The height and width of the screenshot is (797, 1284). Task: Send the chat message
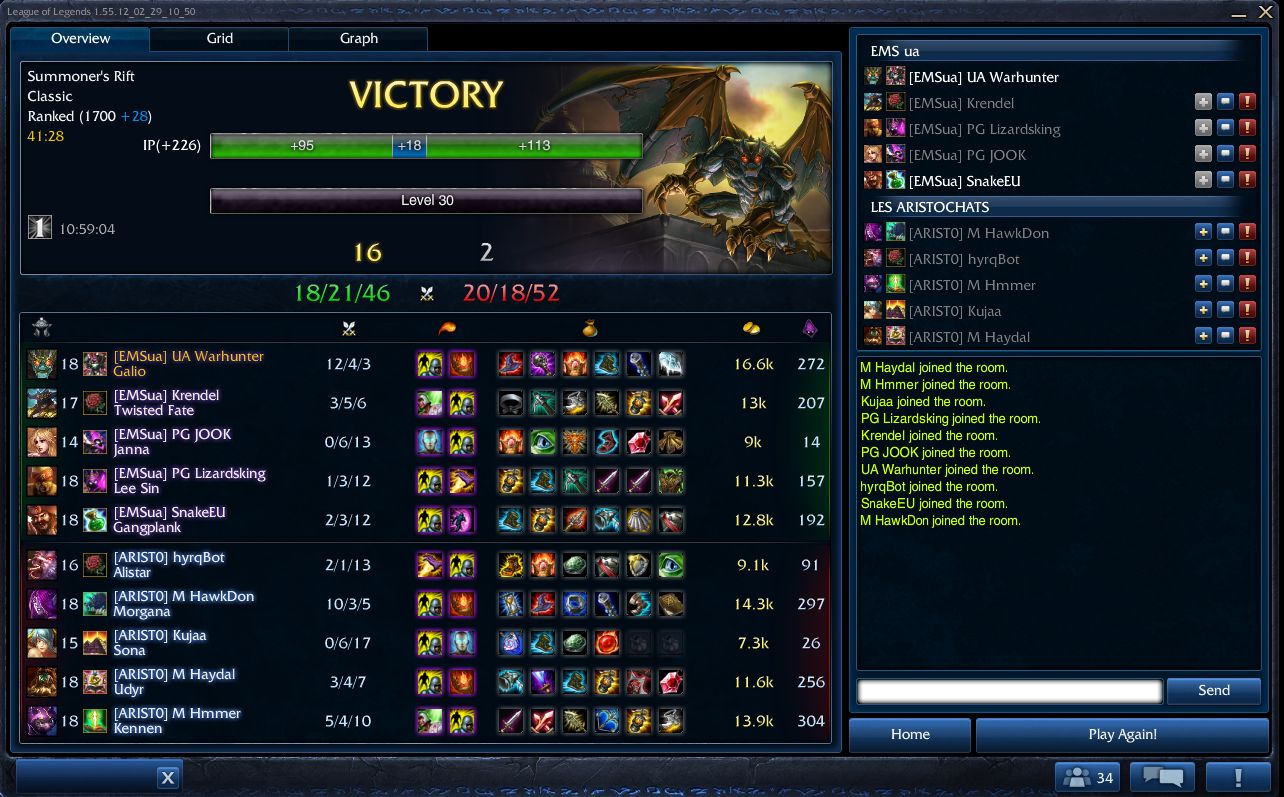pos(1213,690)
